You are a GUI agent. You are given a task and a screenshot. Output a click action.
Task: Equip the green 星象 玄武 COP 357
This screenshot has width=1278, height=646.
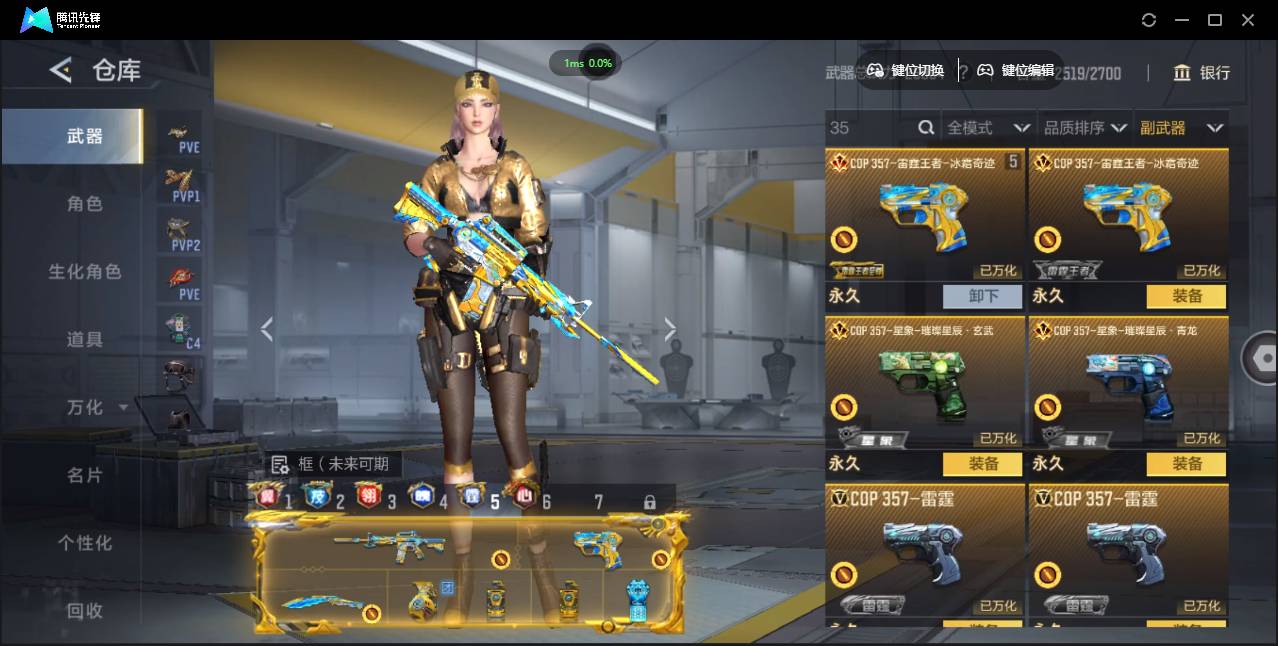[x=982, y=464]
